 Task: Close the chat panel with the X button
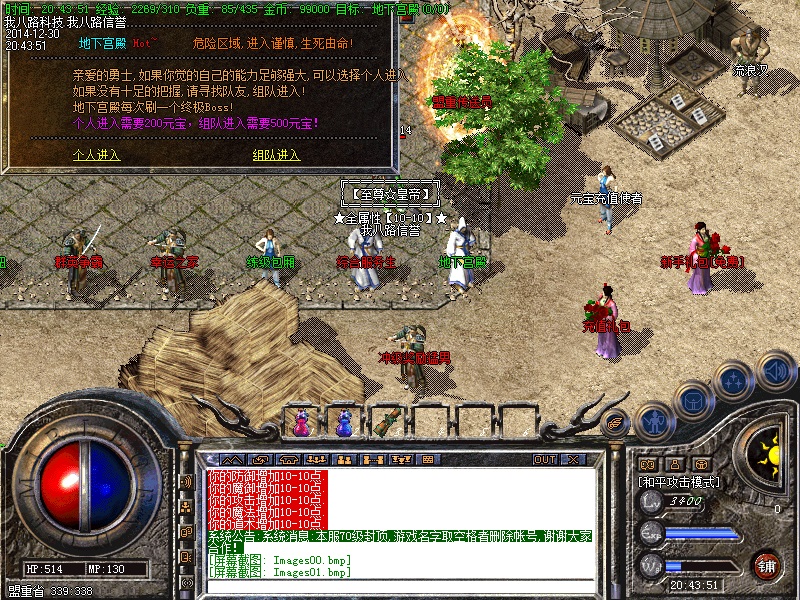tap(573, 460)
